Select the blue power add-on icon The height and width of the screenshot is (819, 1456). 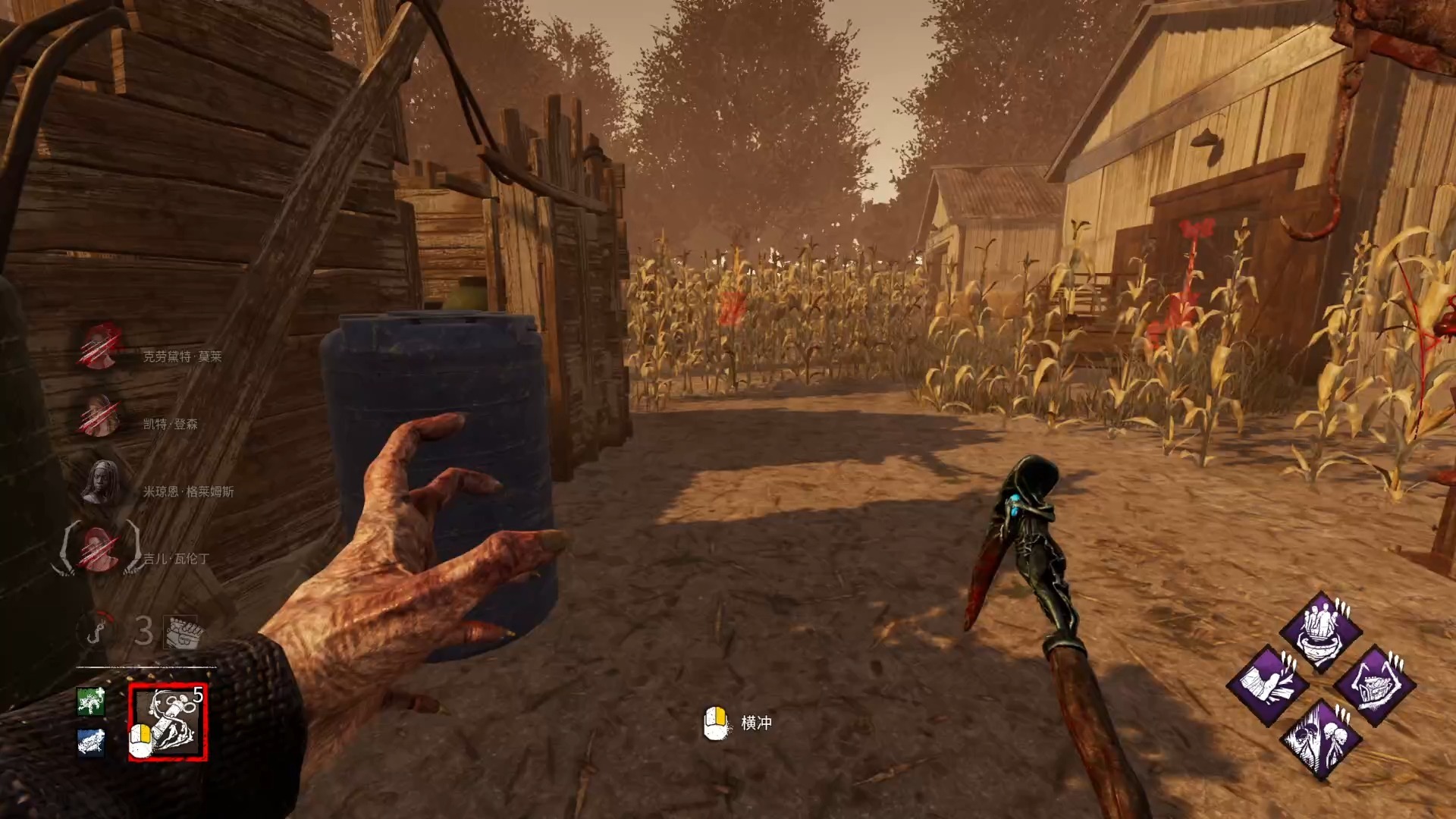tap(91, 742)
